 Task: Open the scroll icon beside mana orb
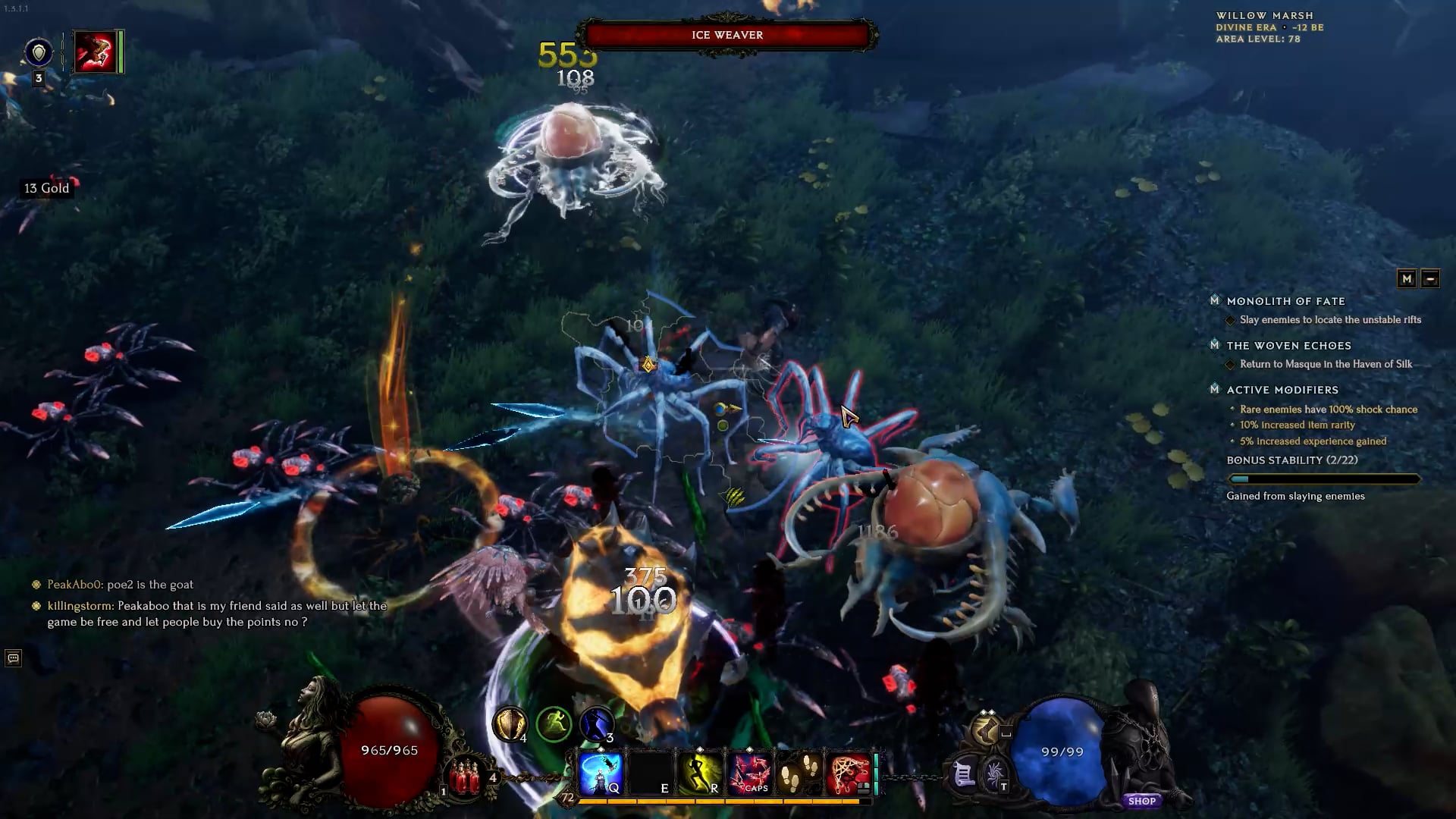point(964,775)
